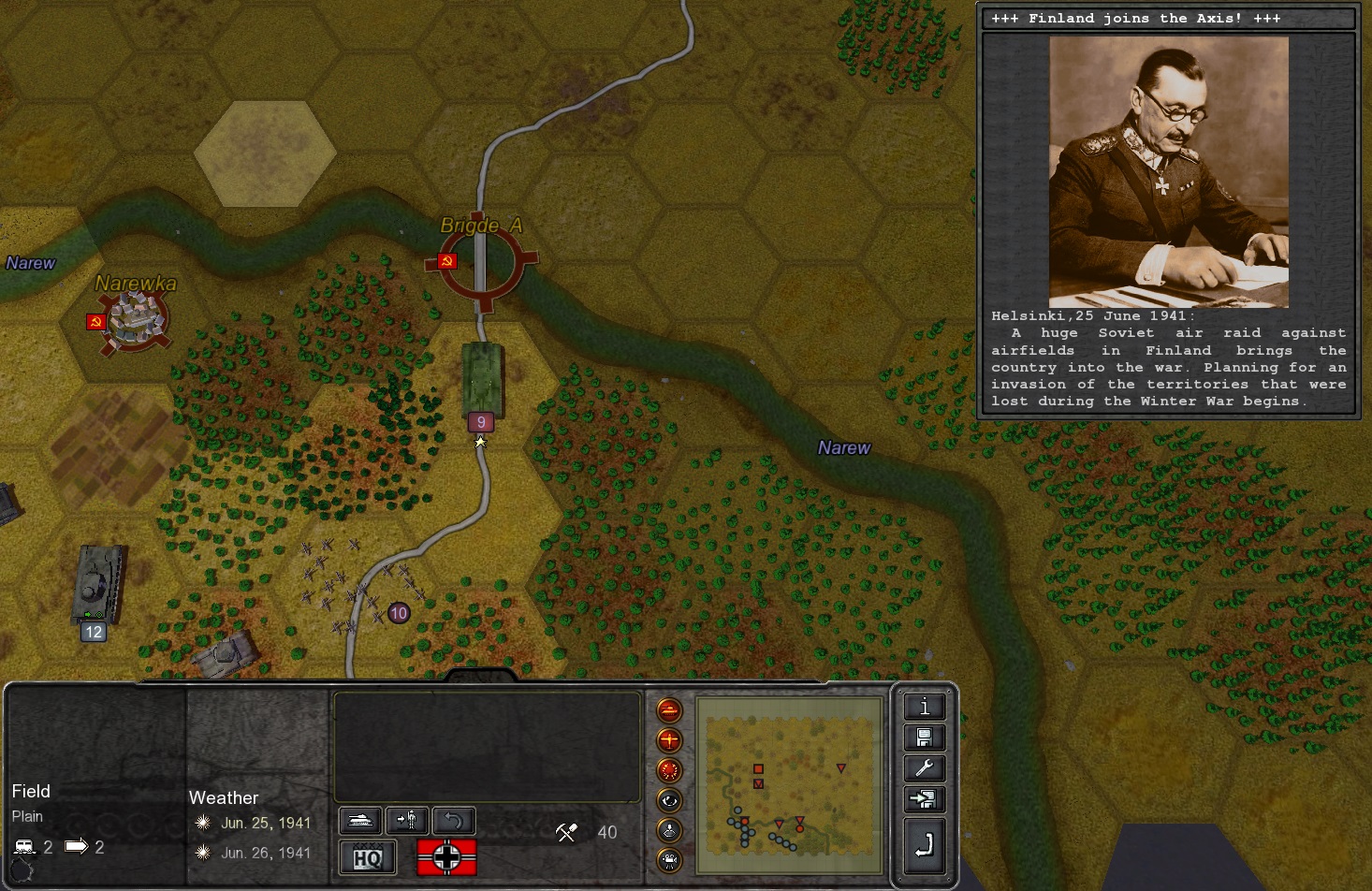The height and width of the screenshot is (891, 1372).
Task: Undo the last move with curved arrow
Action: click(454, 821)
